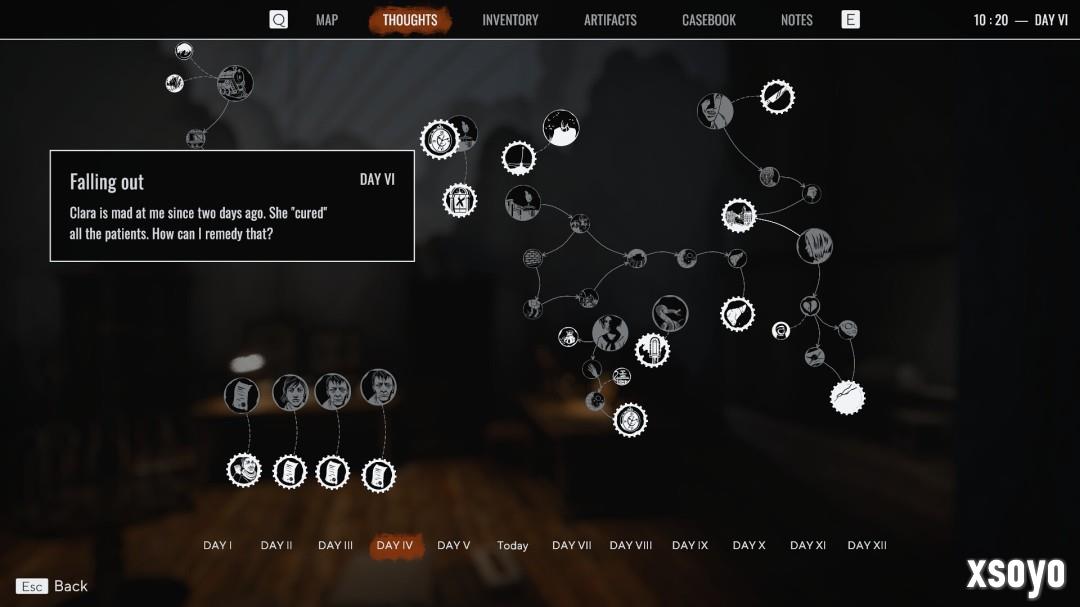The image size is (1080, 607).
Task: Open the Map tab
Action: click(x=327, y=20)
